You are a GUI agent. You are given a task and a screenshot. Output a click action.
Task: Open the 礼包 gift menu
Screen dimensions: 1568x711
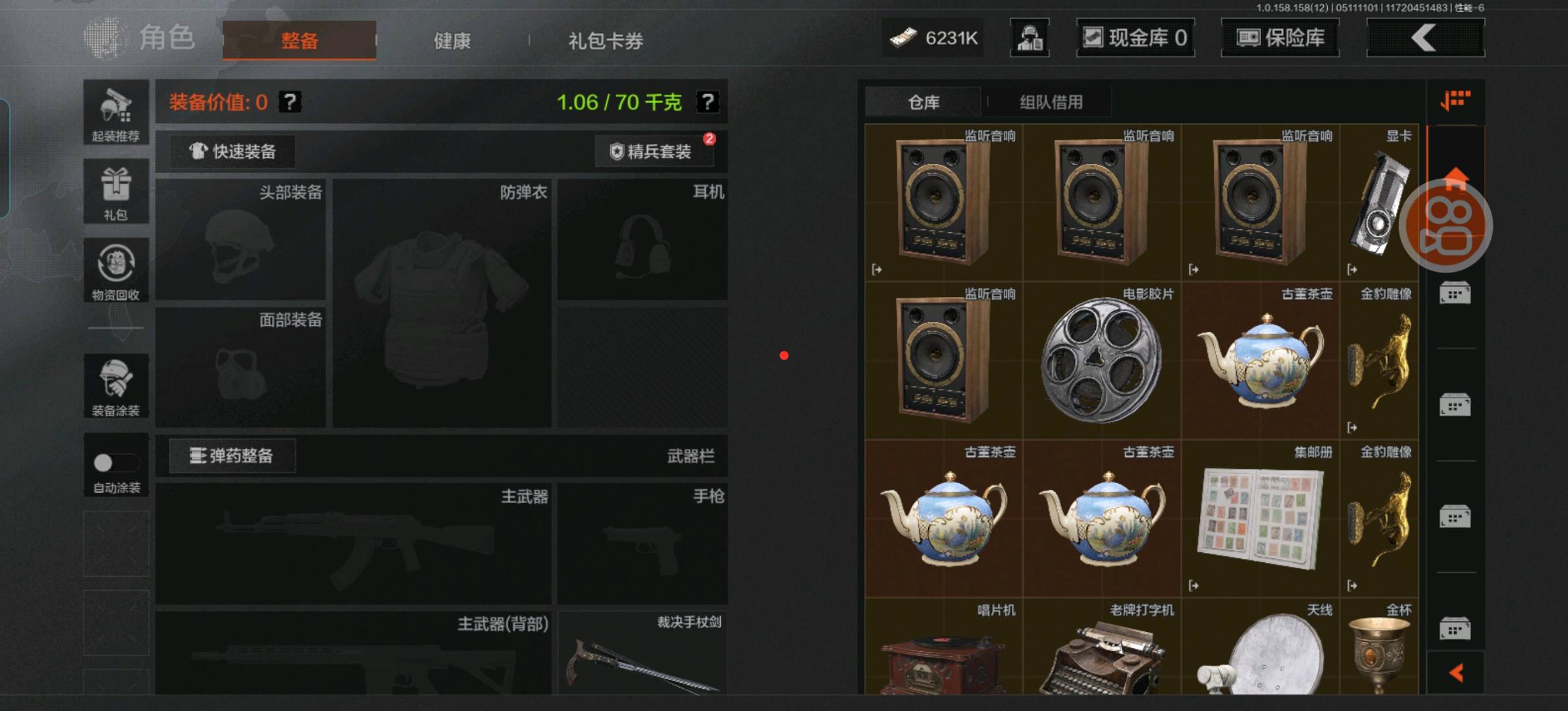pos(116,192)
